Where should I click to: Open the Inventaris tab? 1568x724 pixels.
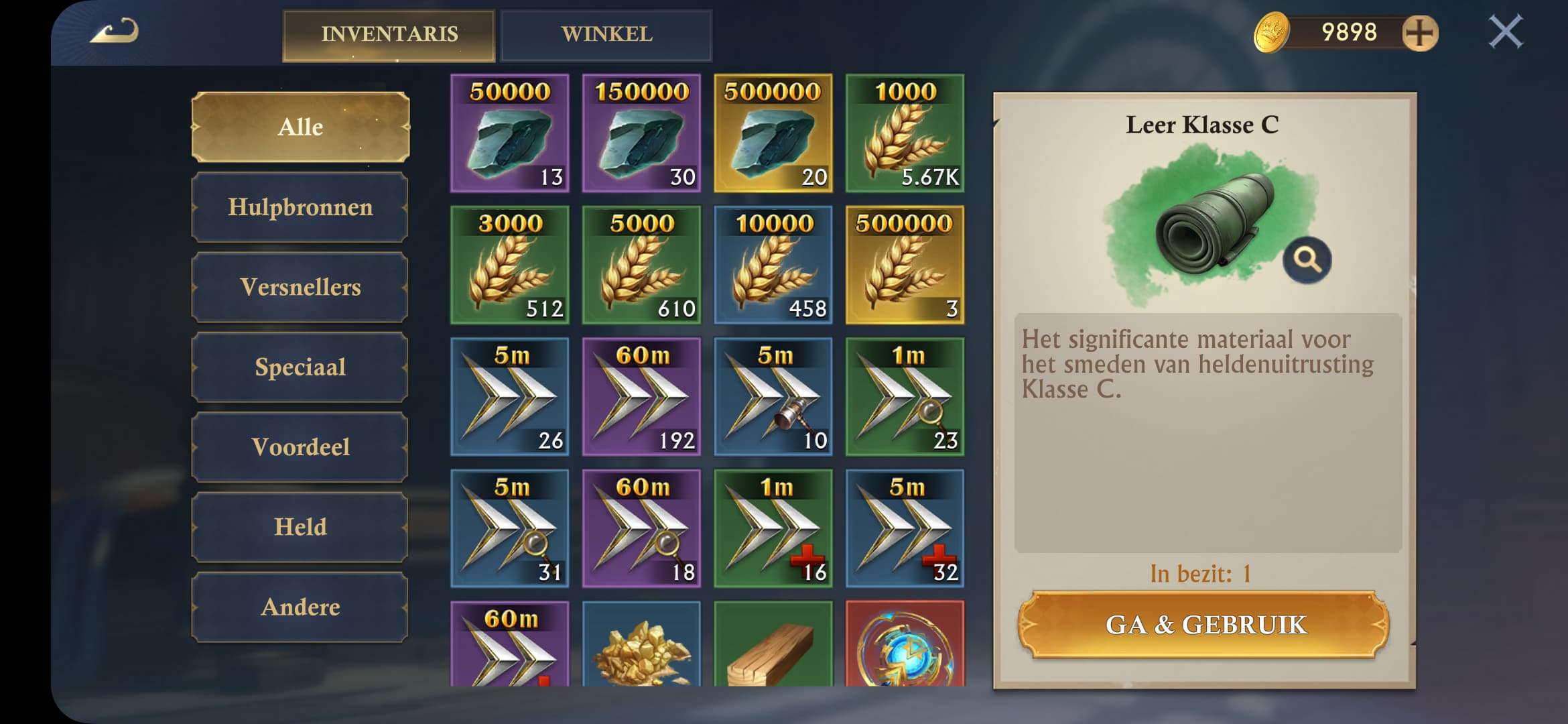pyautogui.click(x=389, y=35)
